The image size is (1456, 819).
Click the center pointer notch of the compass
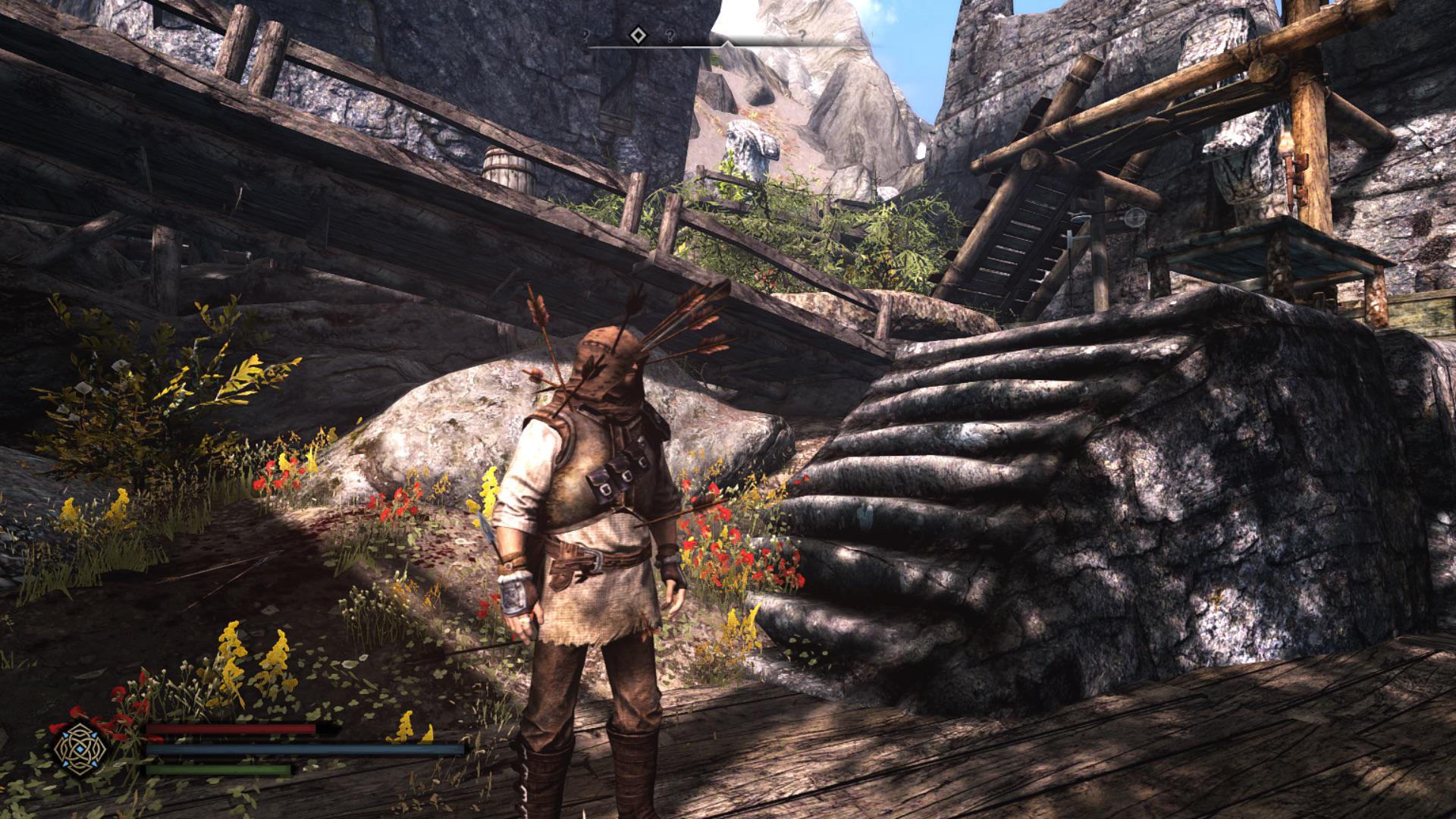point(727,45)
